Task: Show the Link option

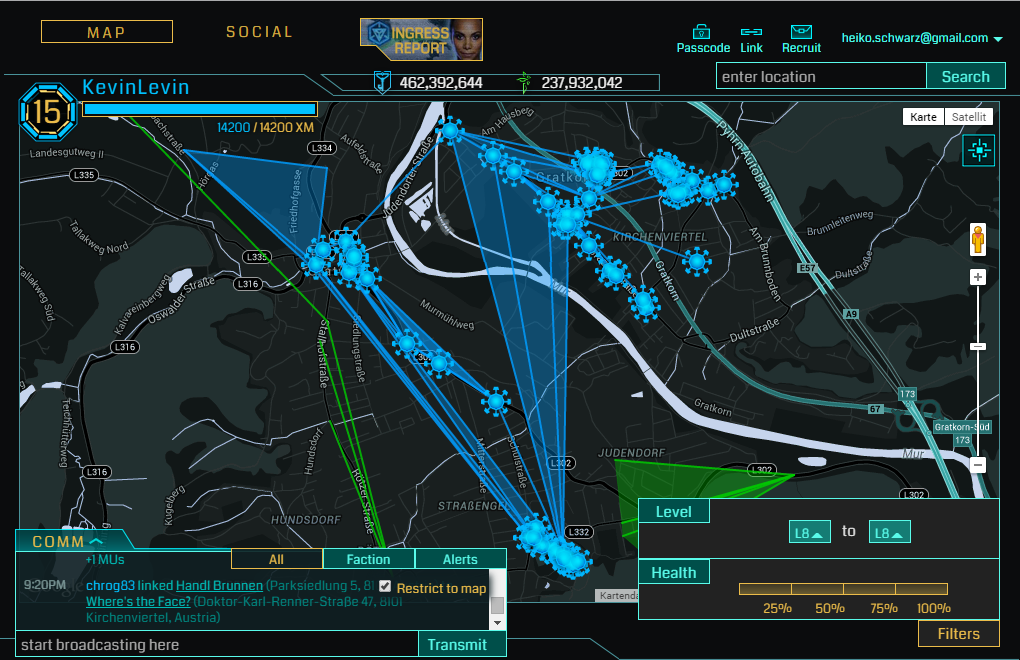Action: [x=752, y=40]
